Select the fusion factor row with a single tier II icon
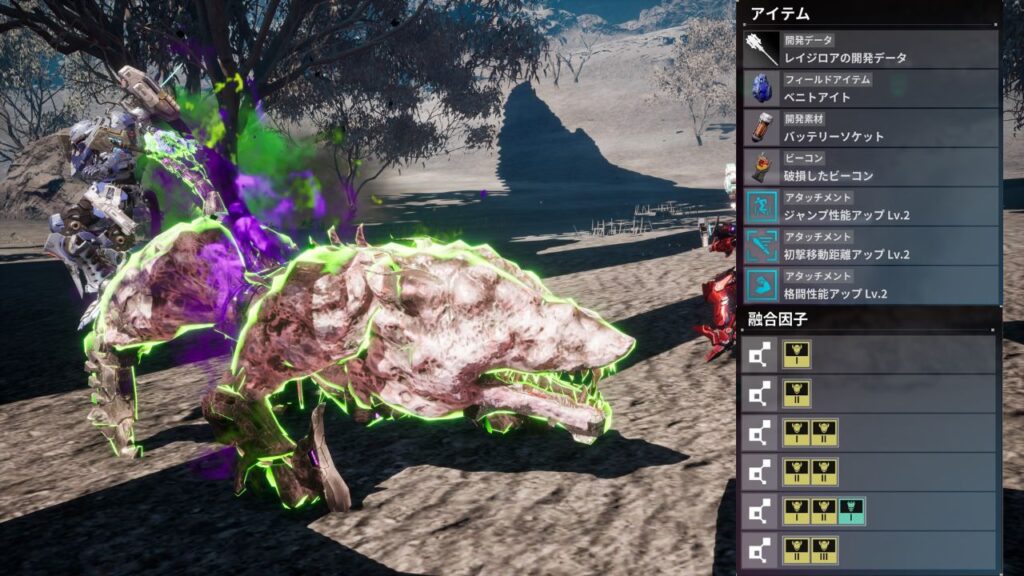 coord(868,393)
